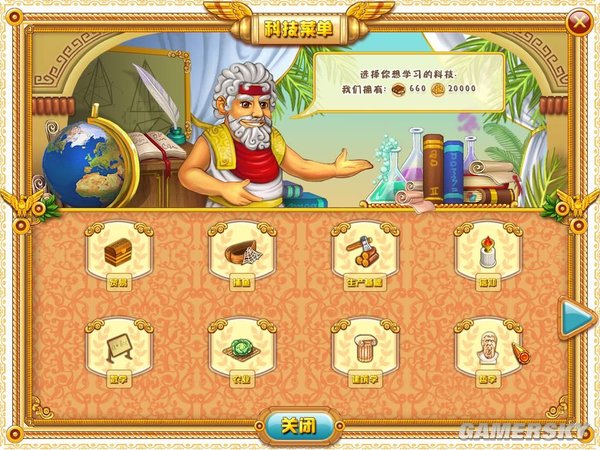Select the cabbage agriculture technology
This screenshot has height=450, width=600.
point(241,347)
